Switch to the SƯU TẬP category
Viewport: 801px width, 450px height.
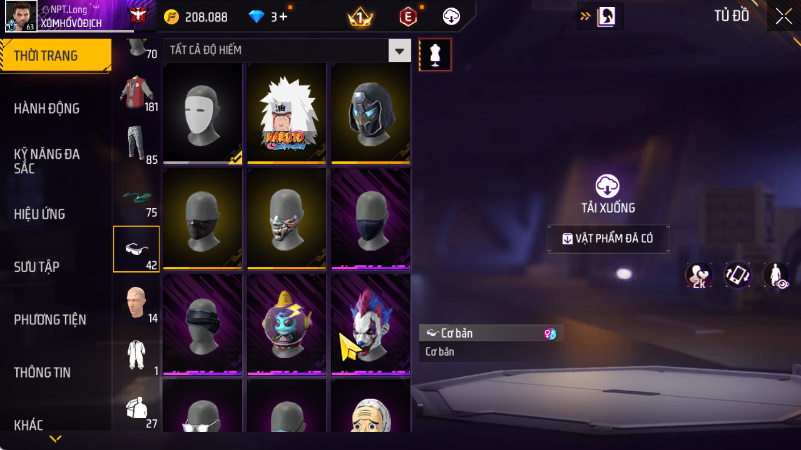point(37,266)
